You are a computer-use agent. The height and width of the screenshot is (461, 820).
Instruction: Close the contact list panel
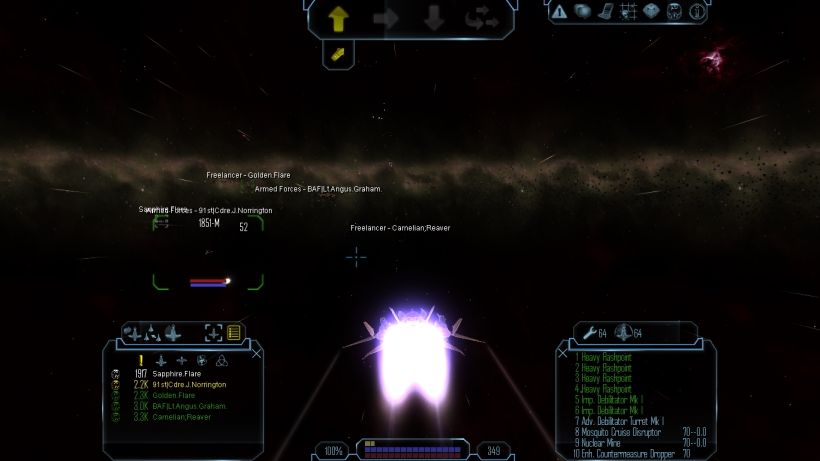[x=256, y=353]
